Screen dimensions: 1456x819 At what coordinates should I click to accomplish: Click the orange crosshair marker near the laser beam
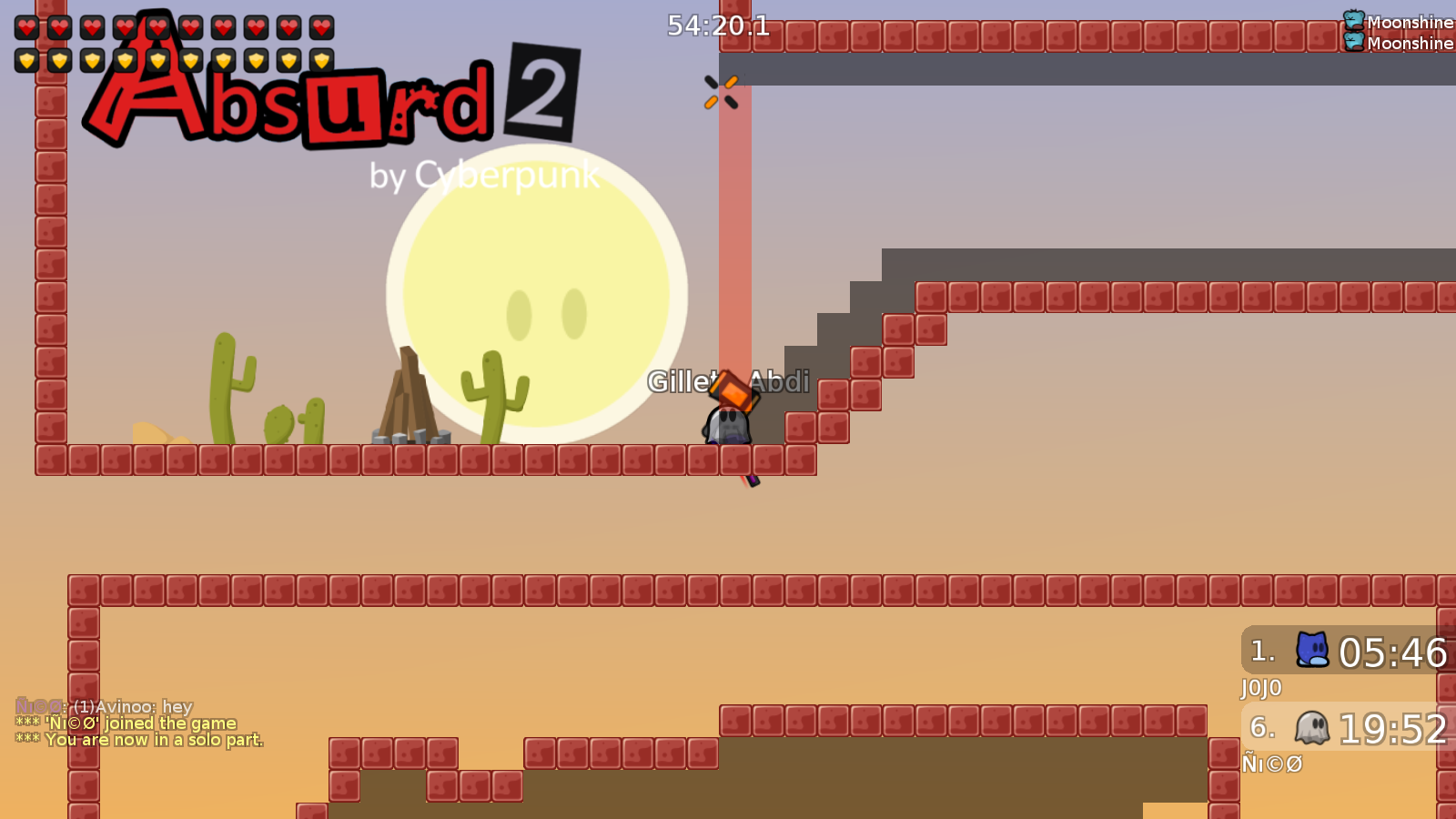720,92
